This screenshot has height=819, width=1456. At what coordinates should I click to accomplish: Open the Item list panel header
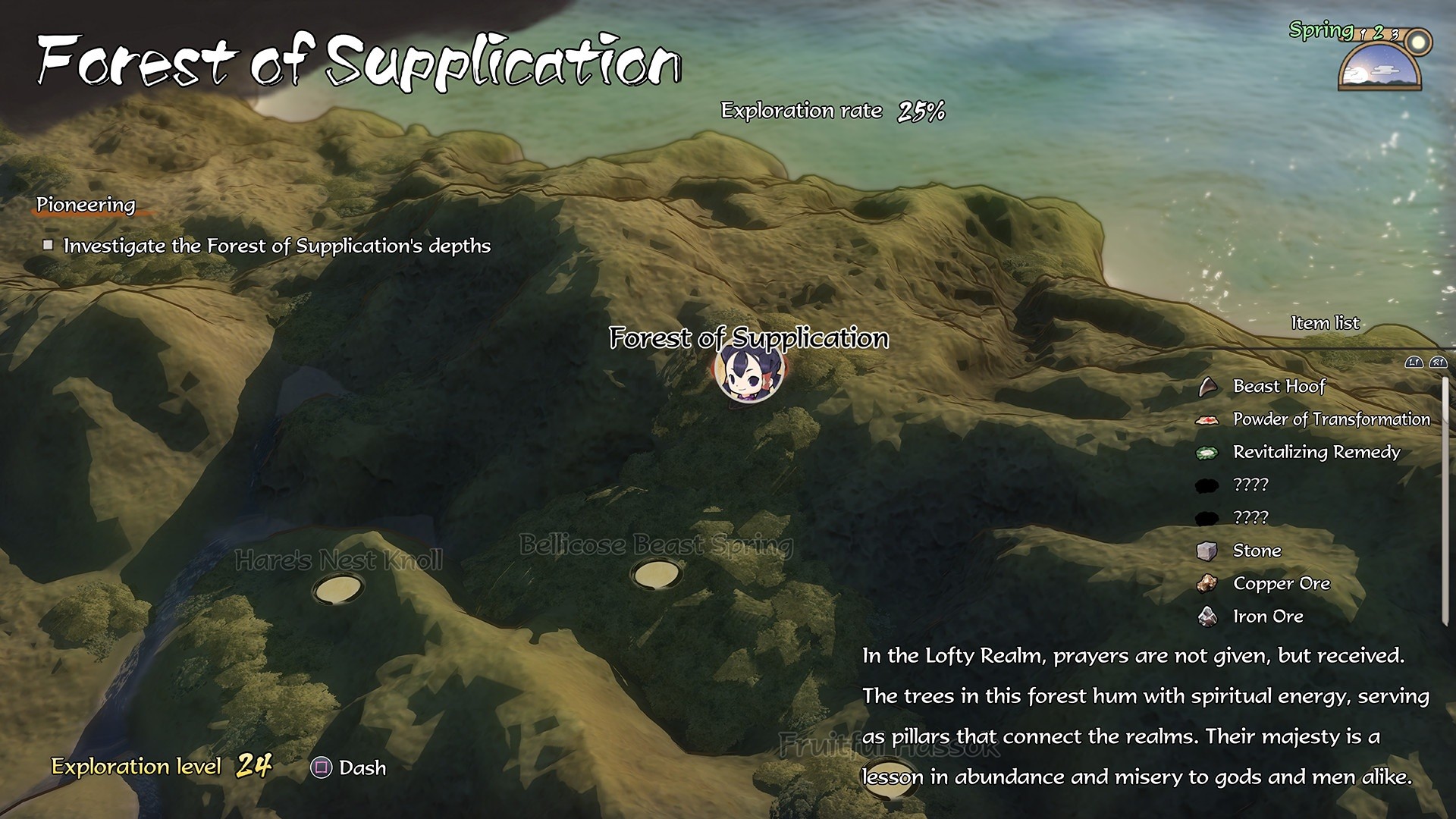(x=1324, y=323)
